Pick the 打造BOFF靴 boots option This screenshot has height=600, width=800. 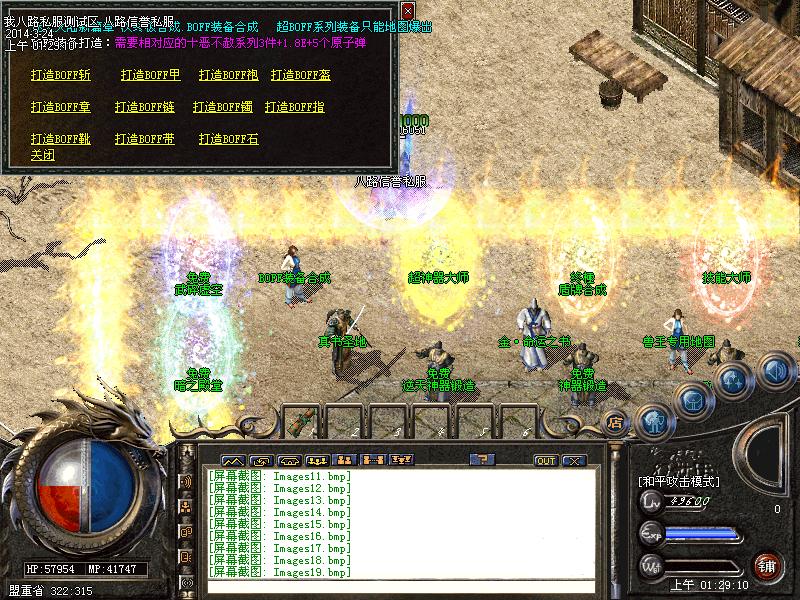60,139
